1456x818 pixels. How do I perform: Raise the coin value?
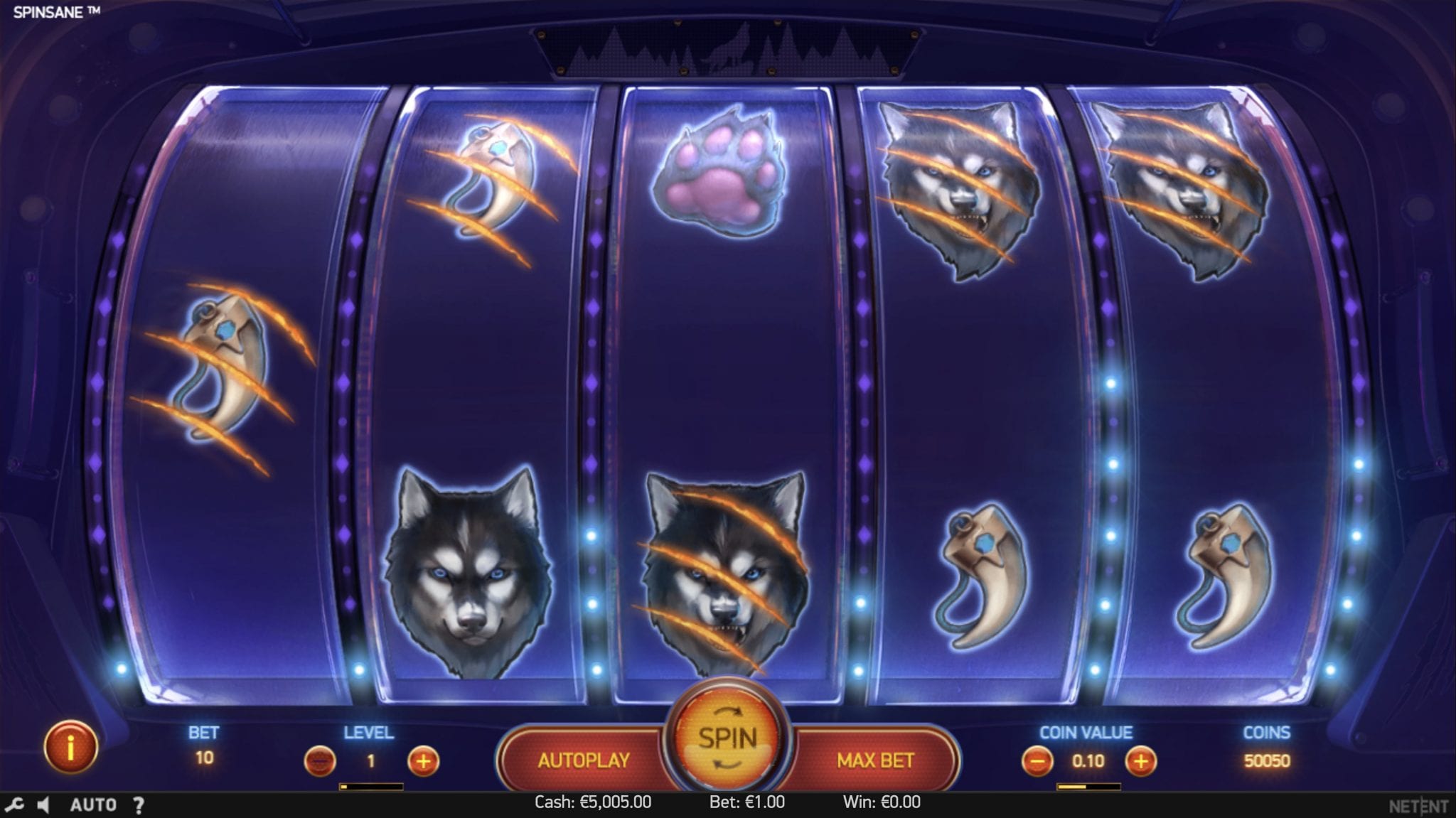(x=1140, y=762)
